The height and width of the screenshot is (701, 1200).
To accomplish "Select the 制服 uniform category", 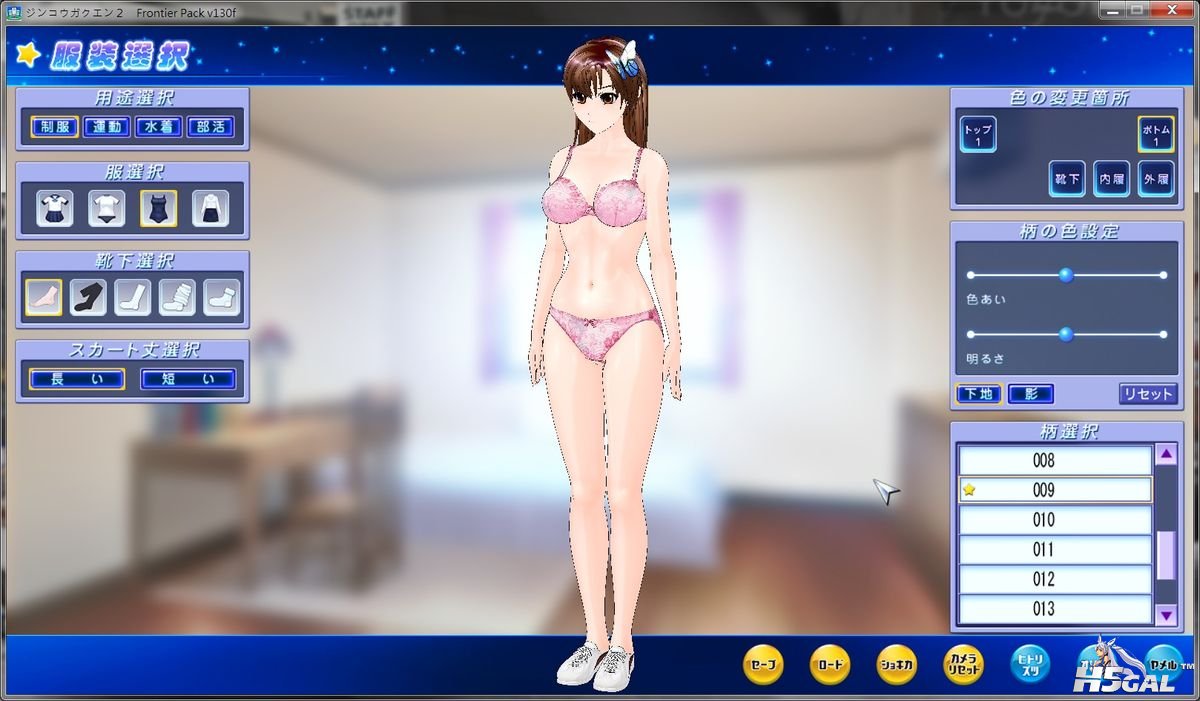I will (x=54, y=127).
